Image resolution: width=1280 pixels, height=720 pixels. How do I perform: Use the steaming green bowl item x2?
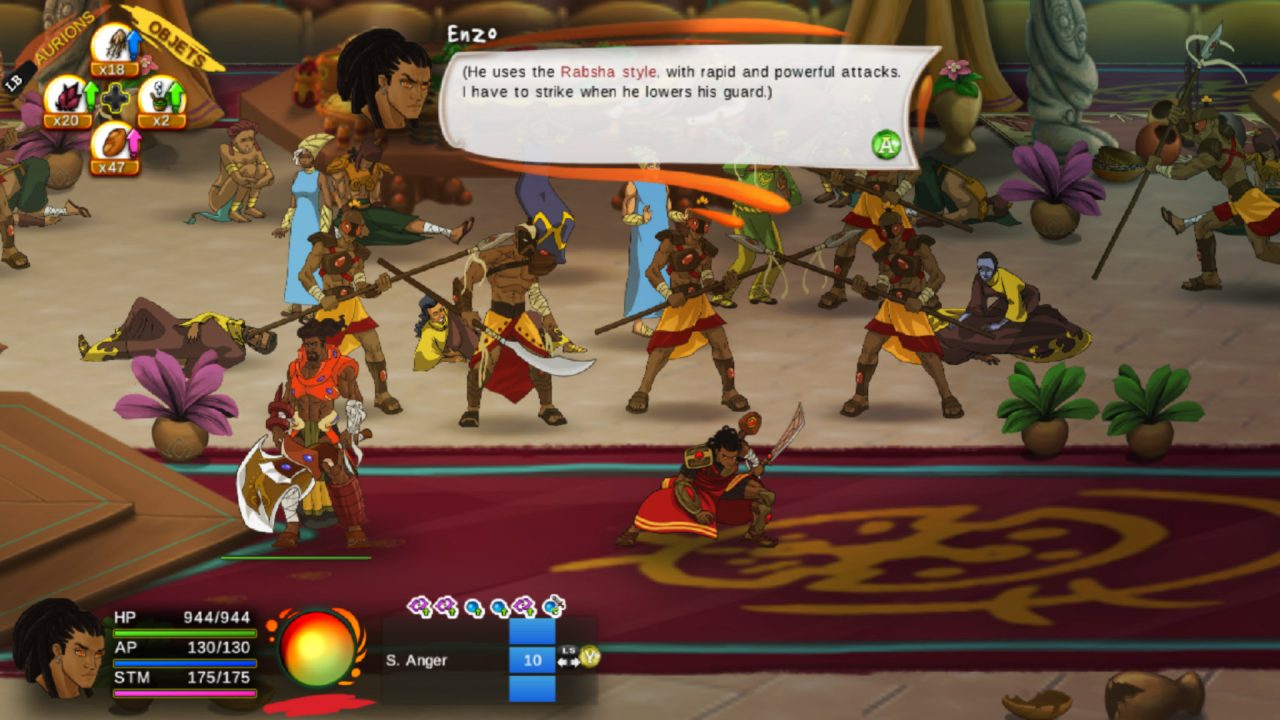point(161,98)
